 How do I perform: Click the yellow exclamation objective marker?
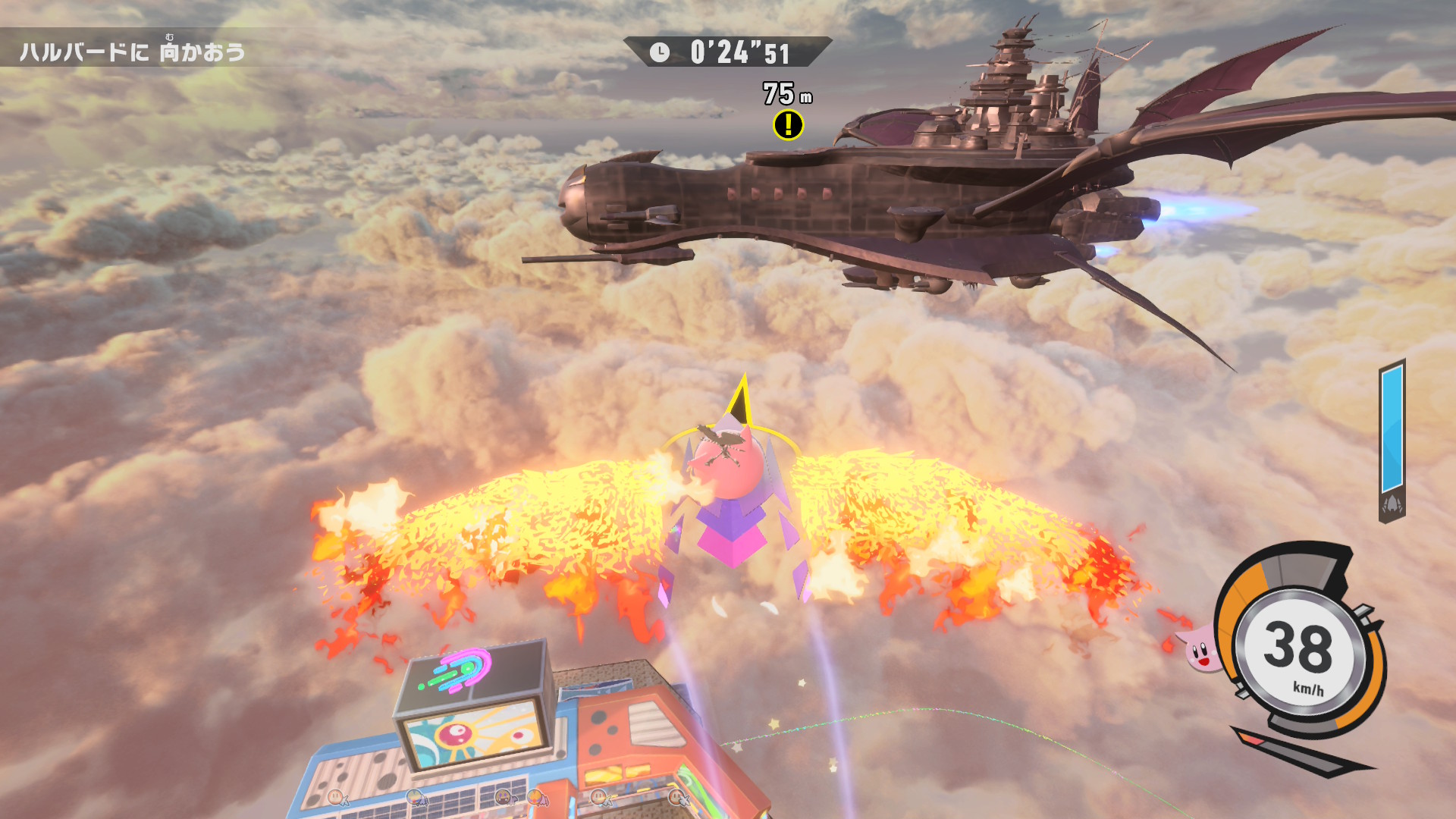pyautogui.click(x=788, y=125)
